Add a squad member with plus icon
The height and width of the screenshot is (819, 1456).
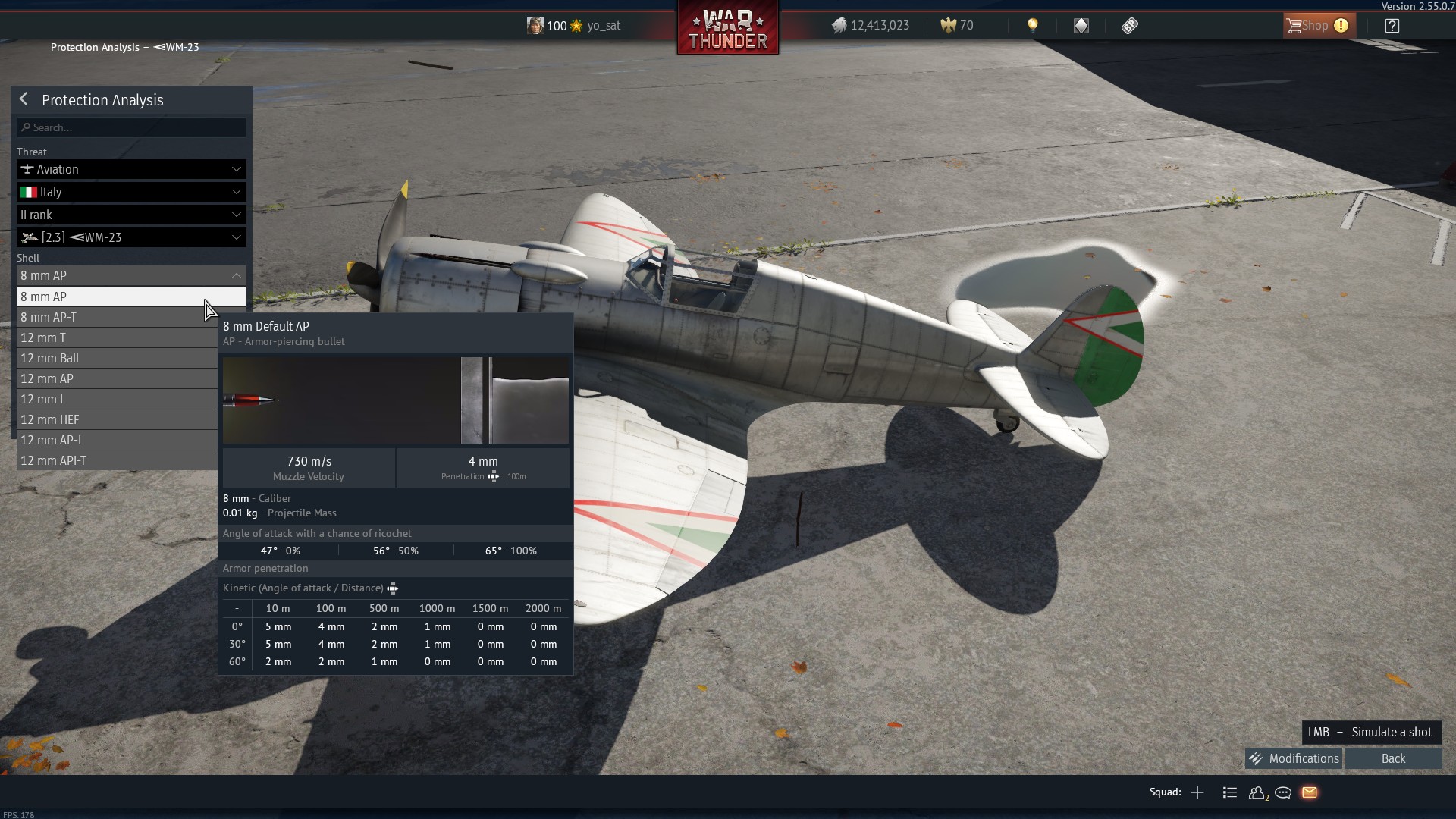[x=1197, y=792]
